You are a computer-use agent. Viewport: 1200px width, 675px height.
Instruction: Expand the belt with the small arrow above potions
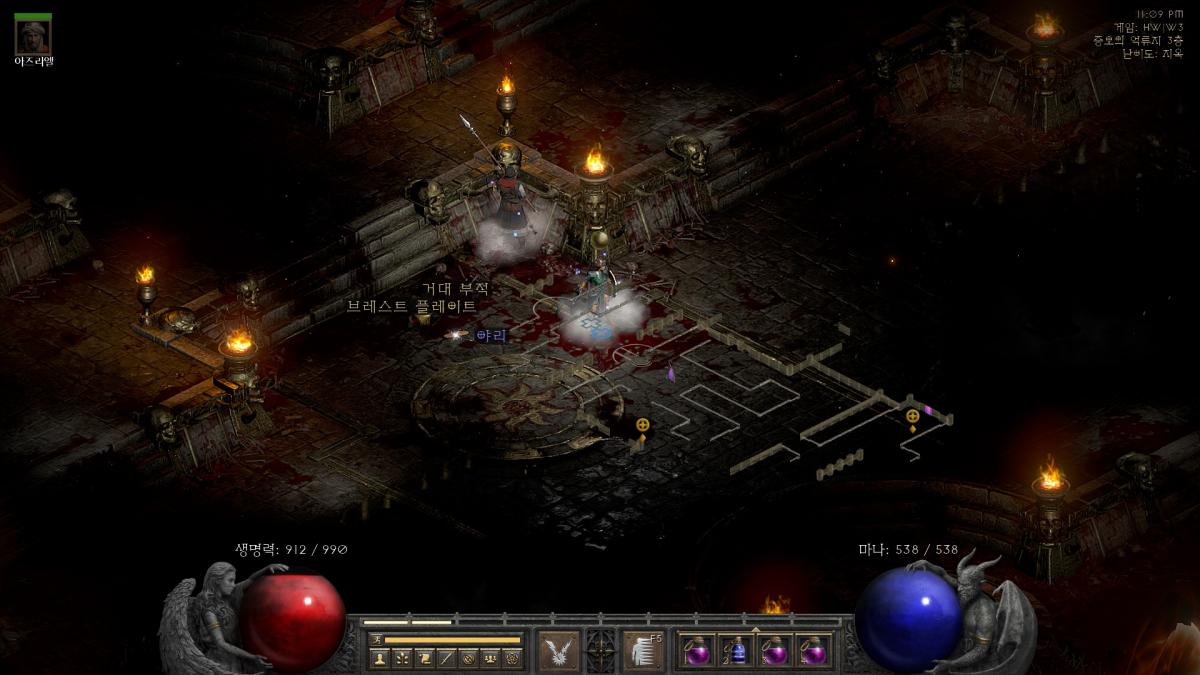755,630
